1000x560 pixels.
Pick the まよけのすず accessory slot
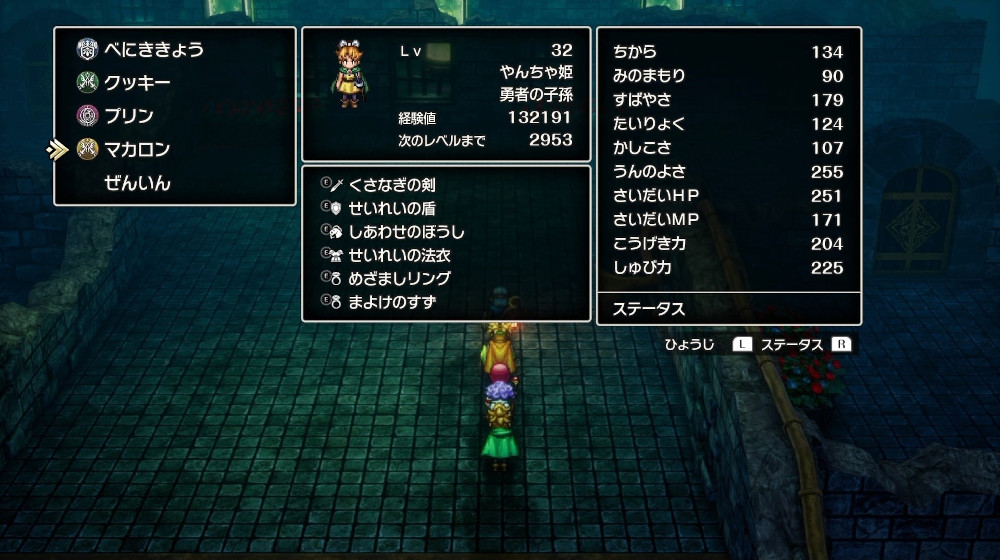point(392,302)
